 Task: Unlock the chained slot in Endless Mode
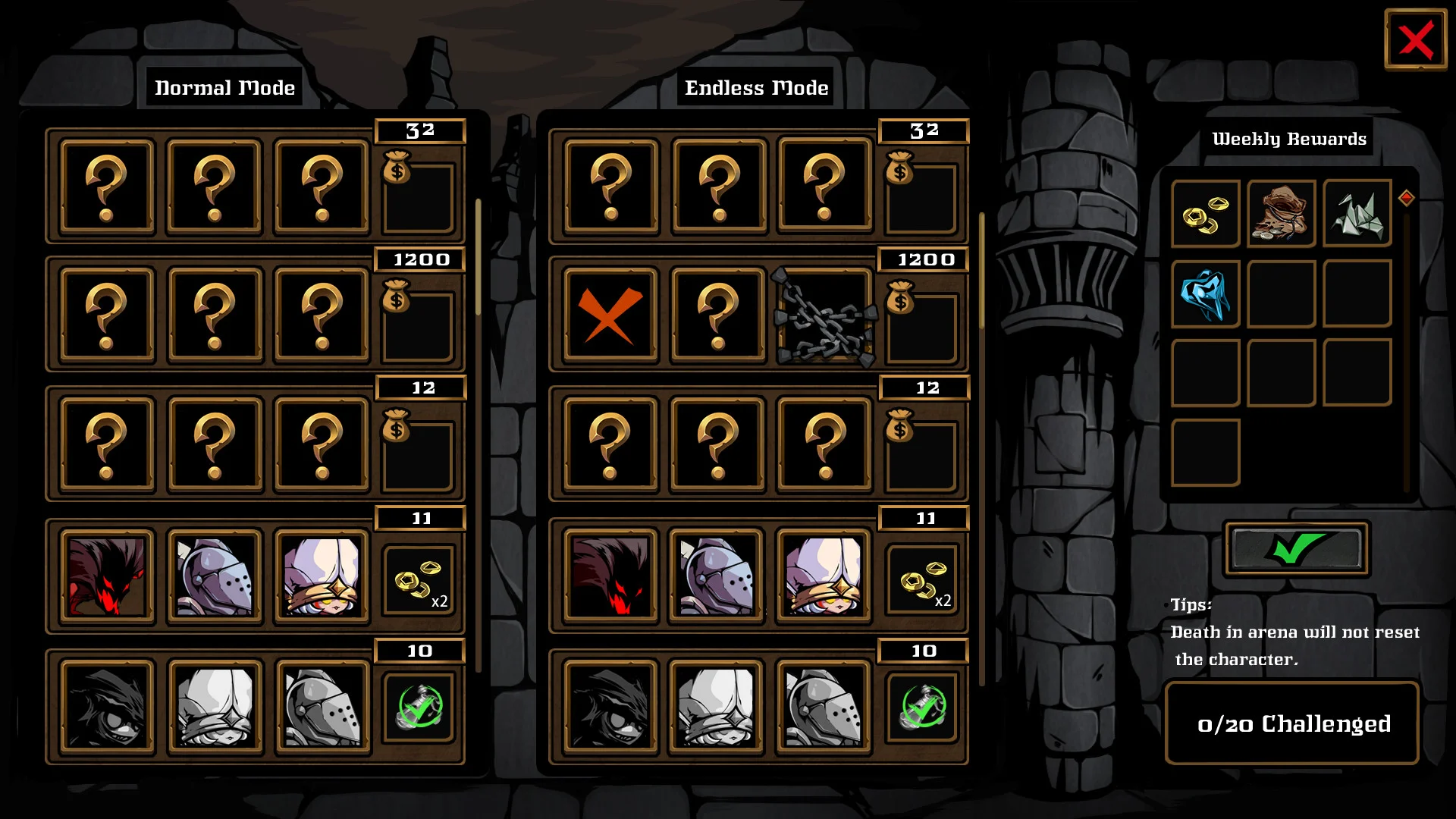click(823, 316)
